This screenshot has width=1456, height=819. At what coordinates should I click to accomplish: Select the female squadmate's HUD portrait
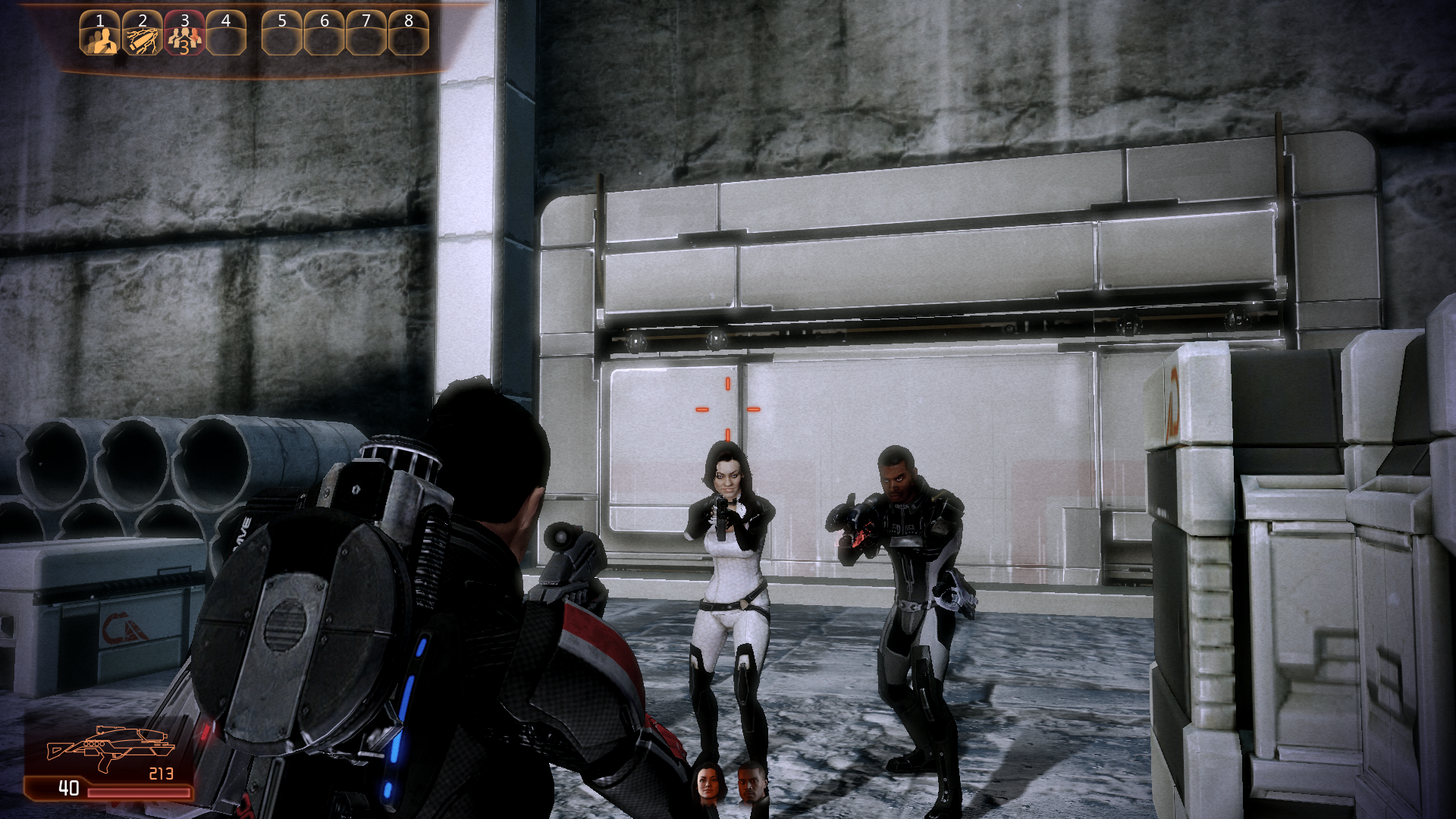pyautogui.click(x=707, y=783)
